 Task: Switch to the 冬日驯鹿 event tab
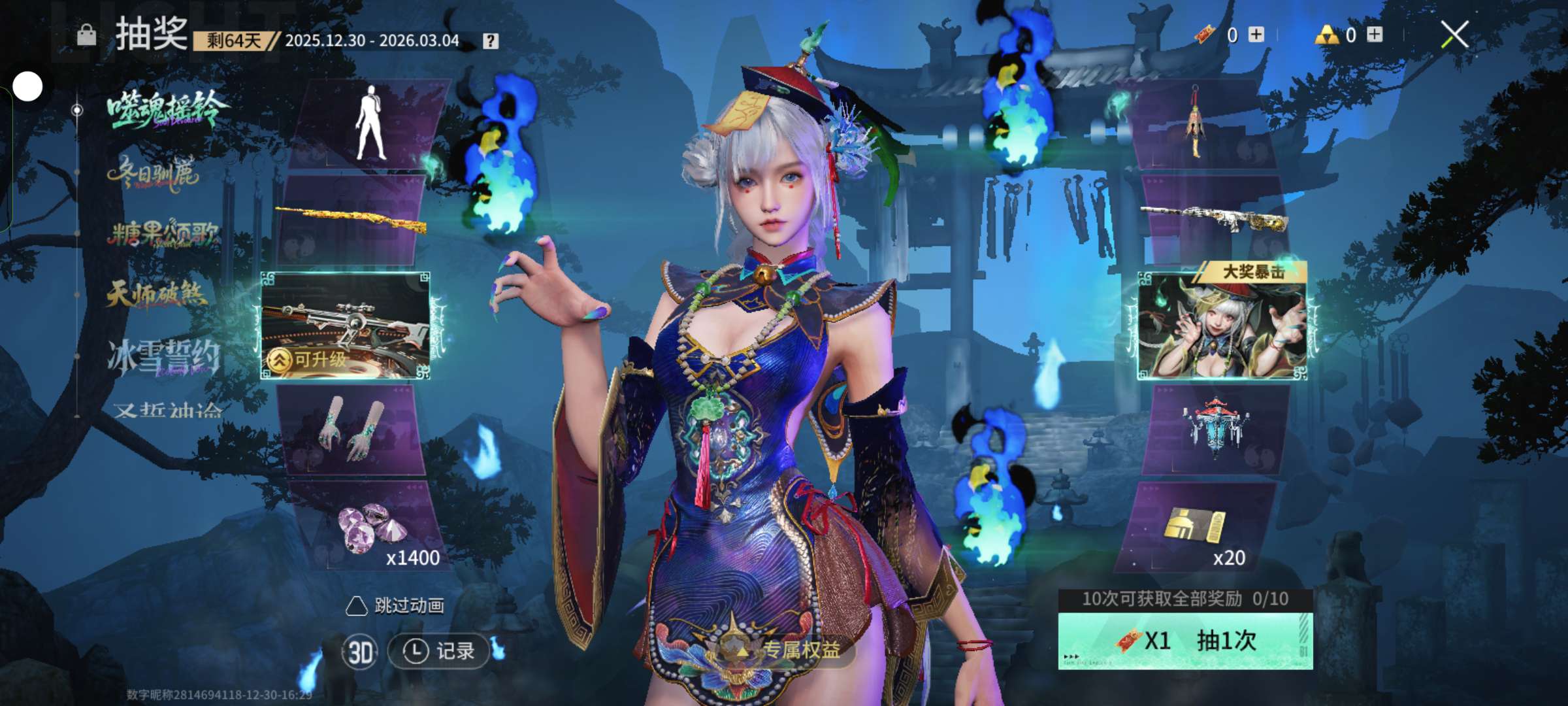154,173
